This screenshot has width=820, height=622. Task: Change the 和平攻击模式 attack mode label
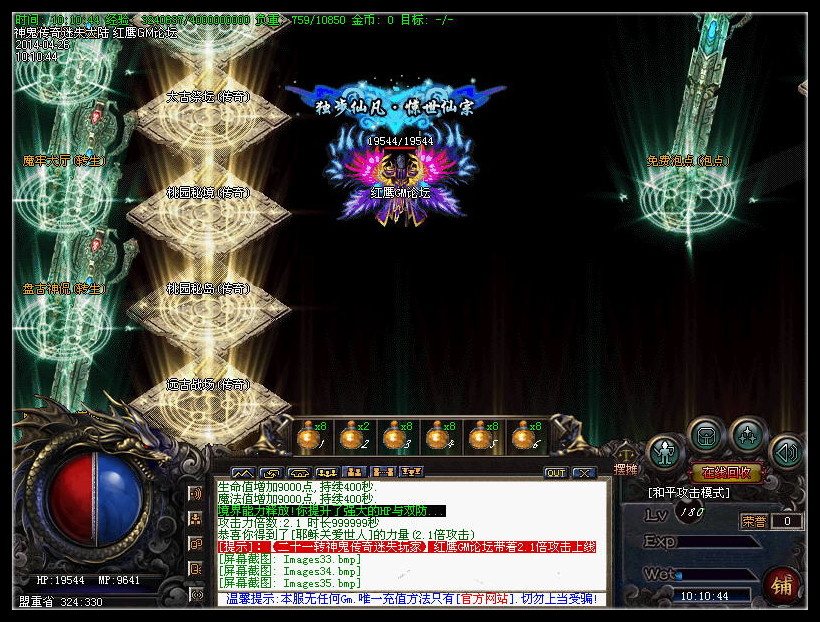[690, 493]
